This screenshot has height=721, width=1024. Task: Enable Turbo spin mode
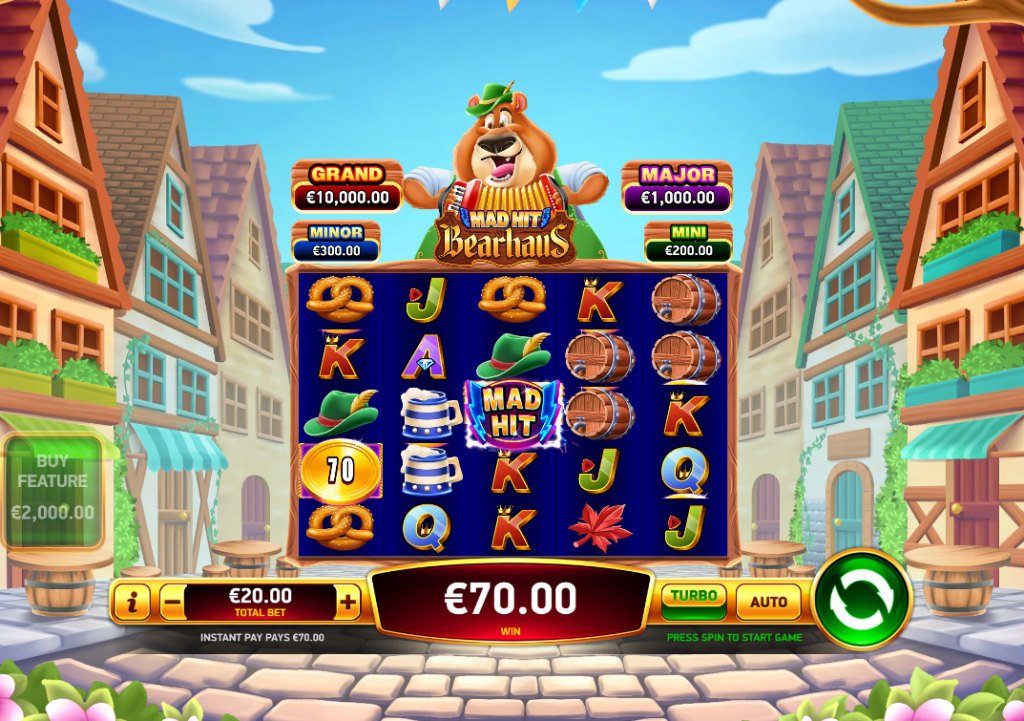(694, 601)
